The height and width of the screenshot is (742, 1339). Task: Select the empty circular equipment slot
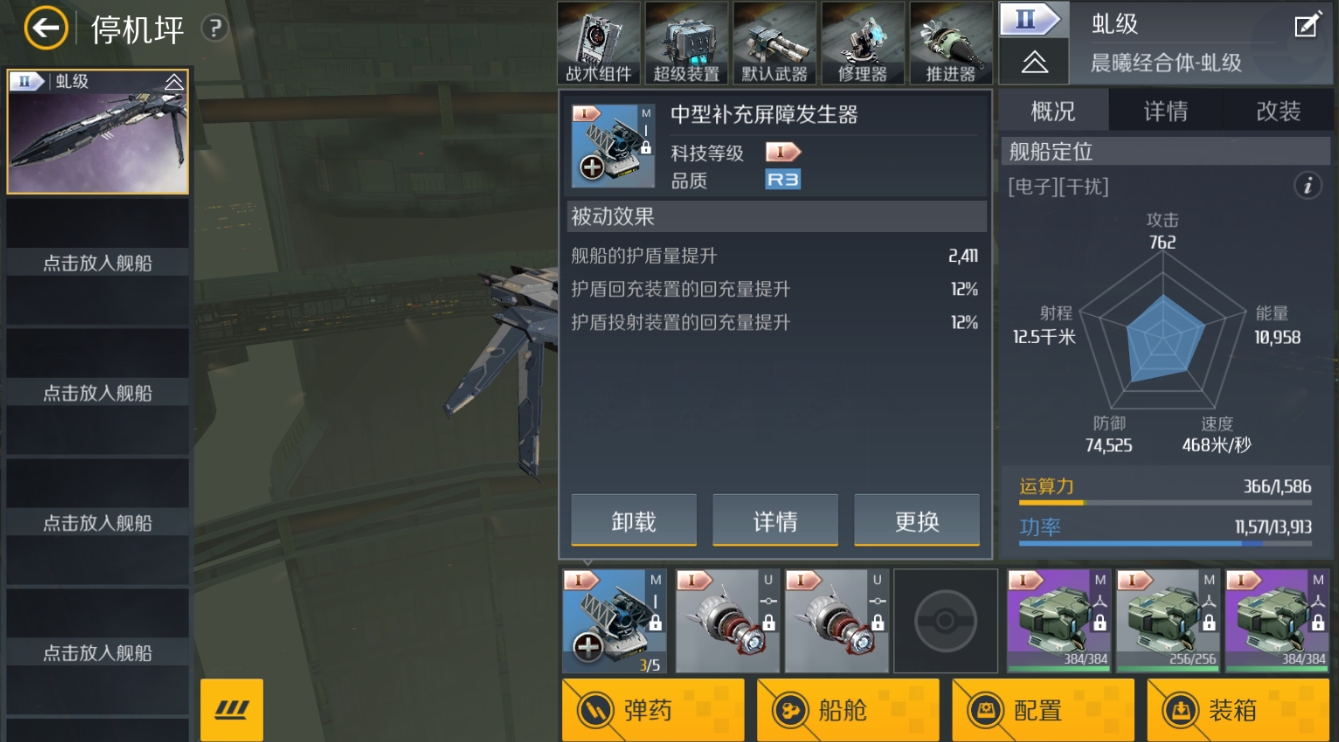pyautogui.click(x=944, y=619)
